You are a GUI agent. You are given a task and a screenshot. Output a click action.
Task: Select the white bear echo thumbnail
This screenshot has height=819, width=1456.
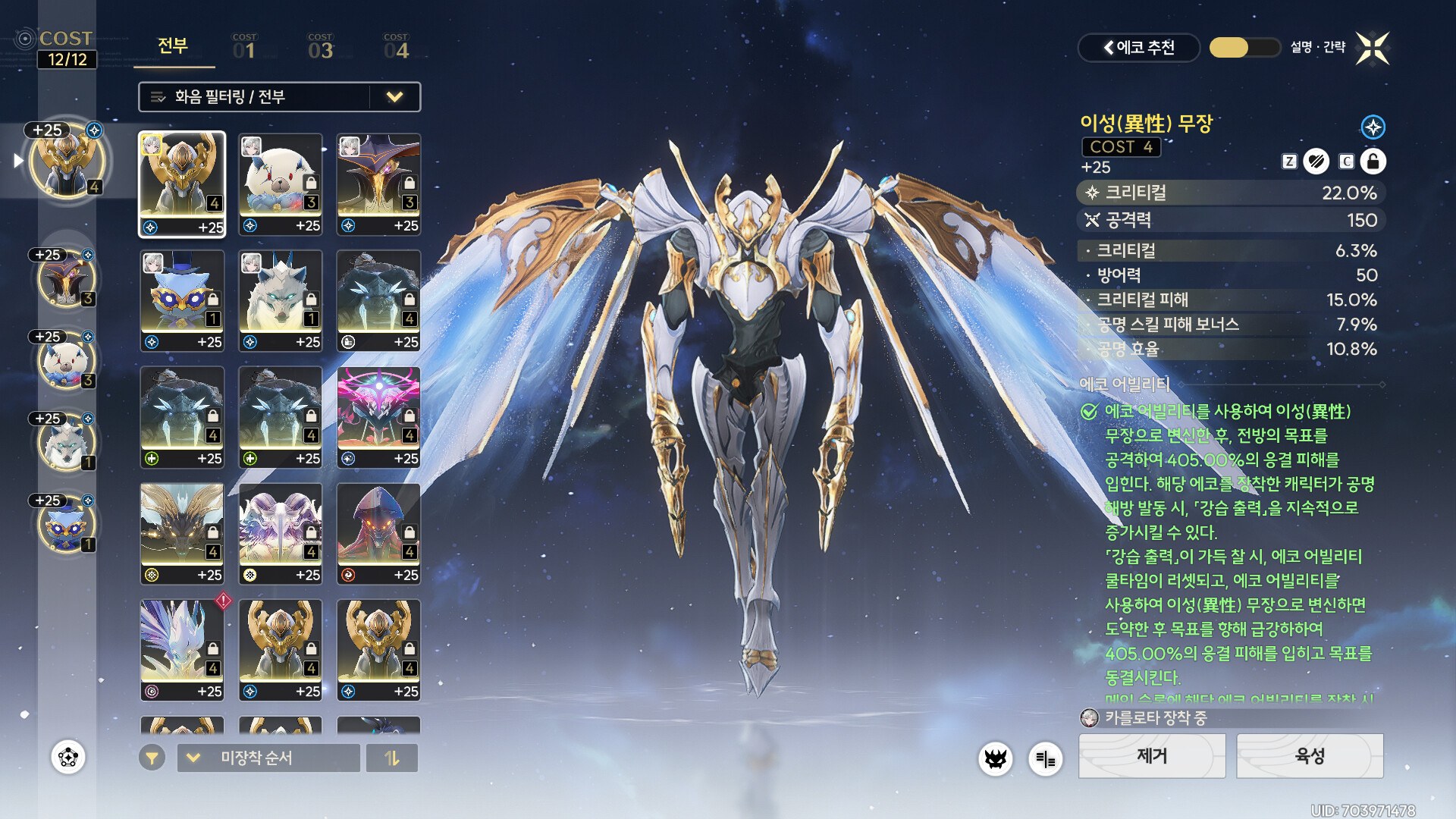[x=281, y=184]
